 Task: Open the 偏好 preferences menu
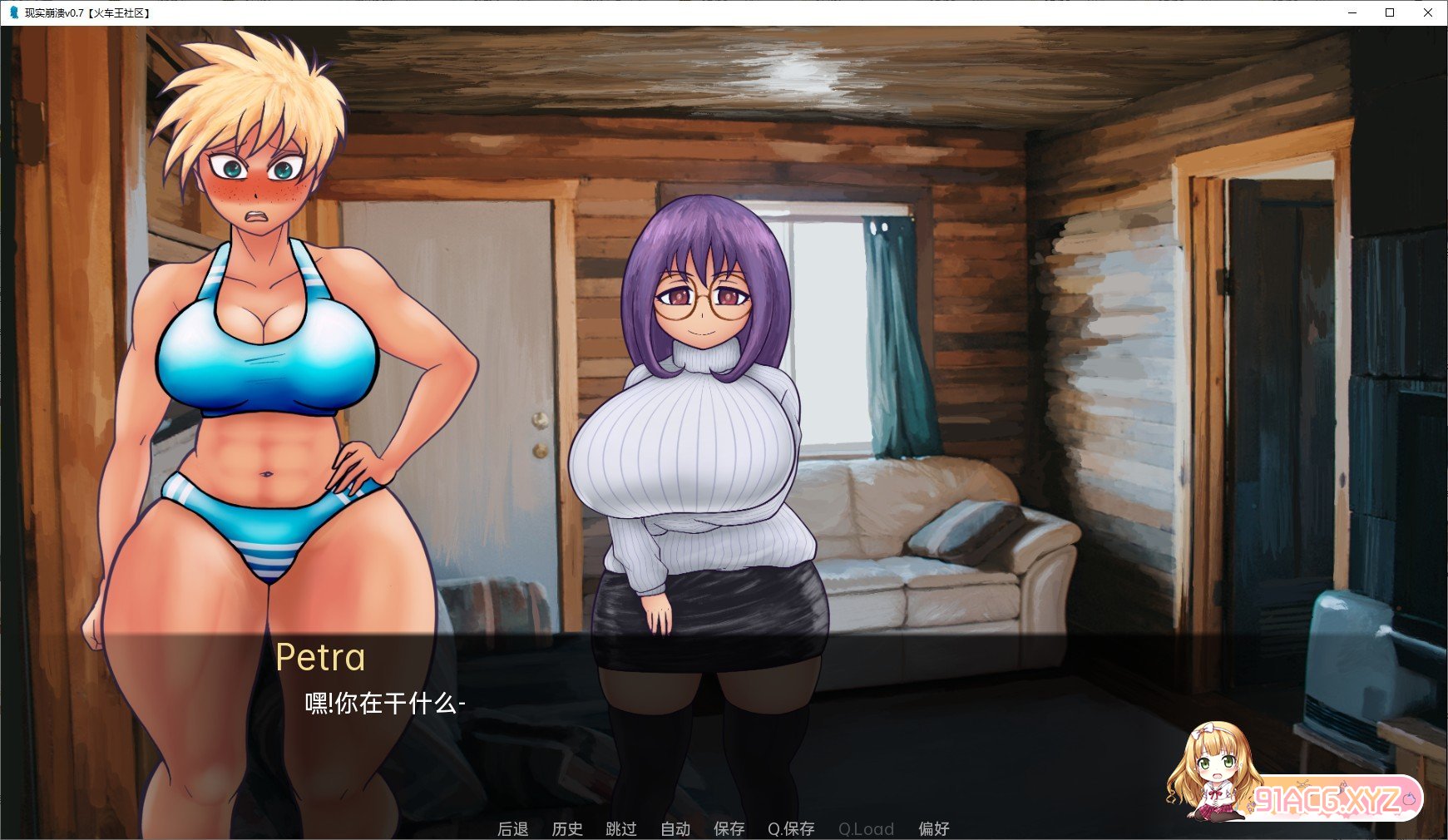tap(933, 828)
